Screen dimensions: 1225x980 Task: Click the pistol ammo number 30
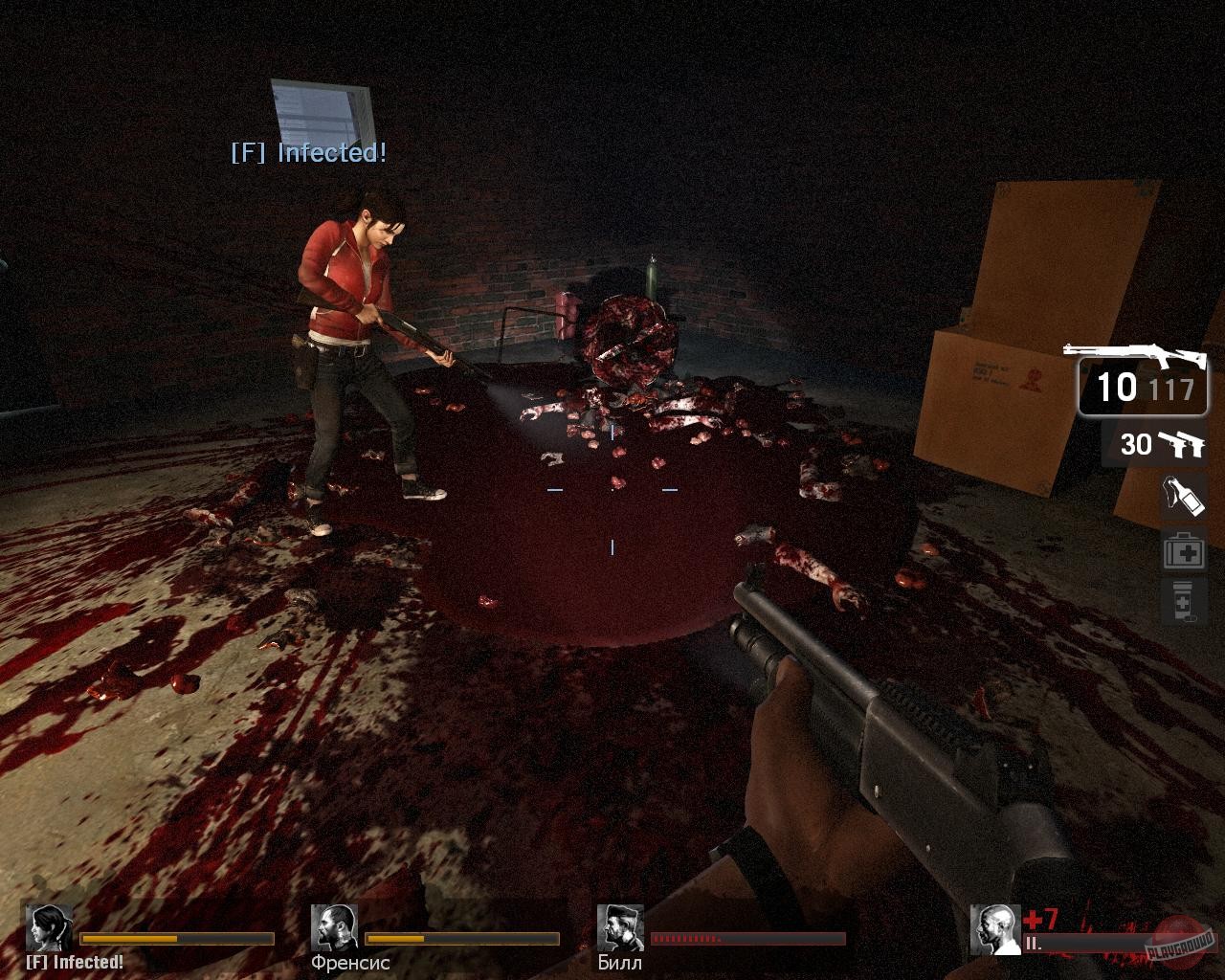click(x=1137, y=444)
